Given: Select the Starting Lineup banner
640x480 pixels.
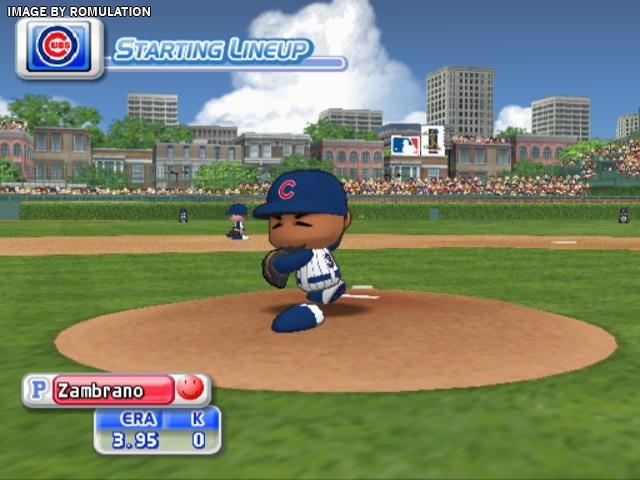Looking at the screenshot, I should 212,51.
